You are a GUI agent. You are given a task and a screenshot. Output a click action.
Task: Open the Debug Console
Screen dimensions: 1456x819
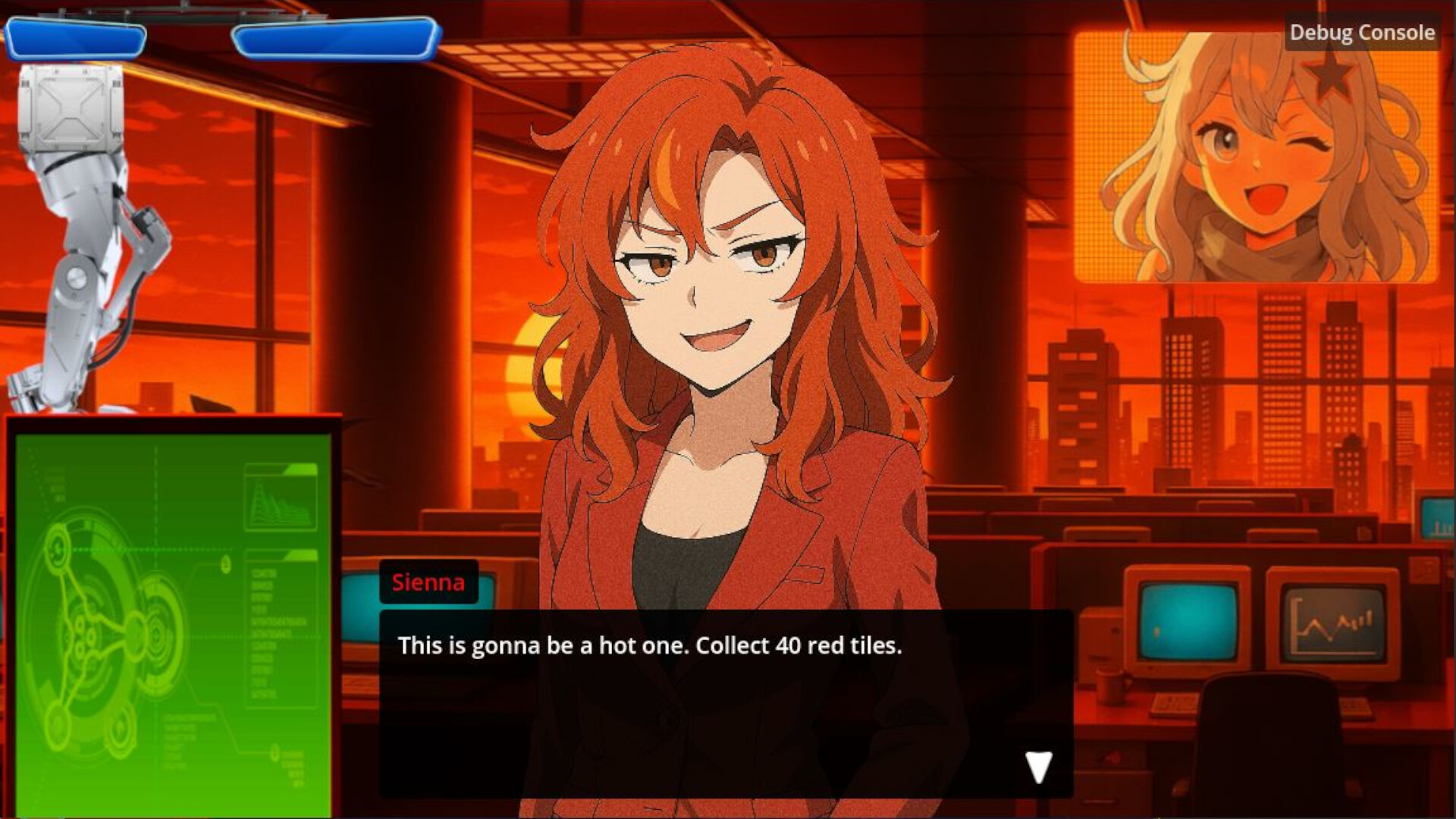click(x=1361, y=33)
